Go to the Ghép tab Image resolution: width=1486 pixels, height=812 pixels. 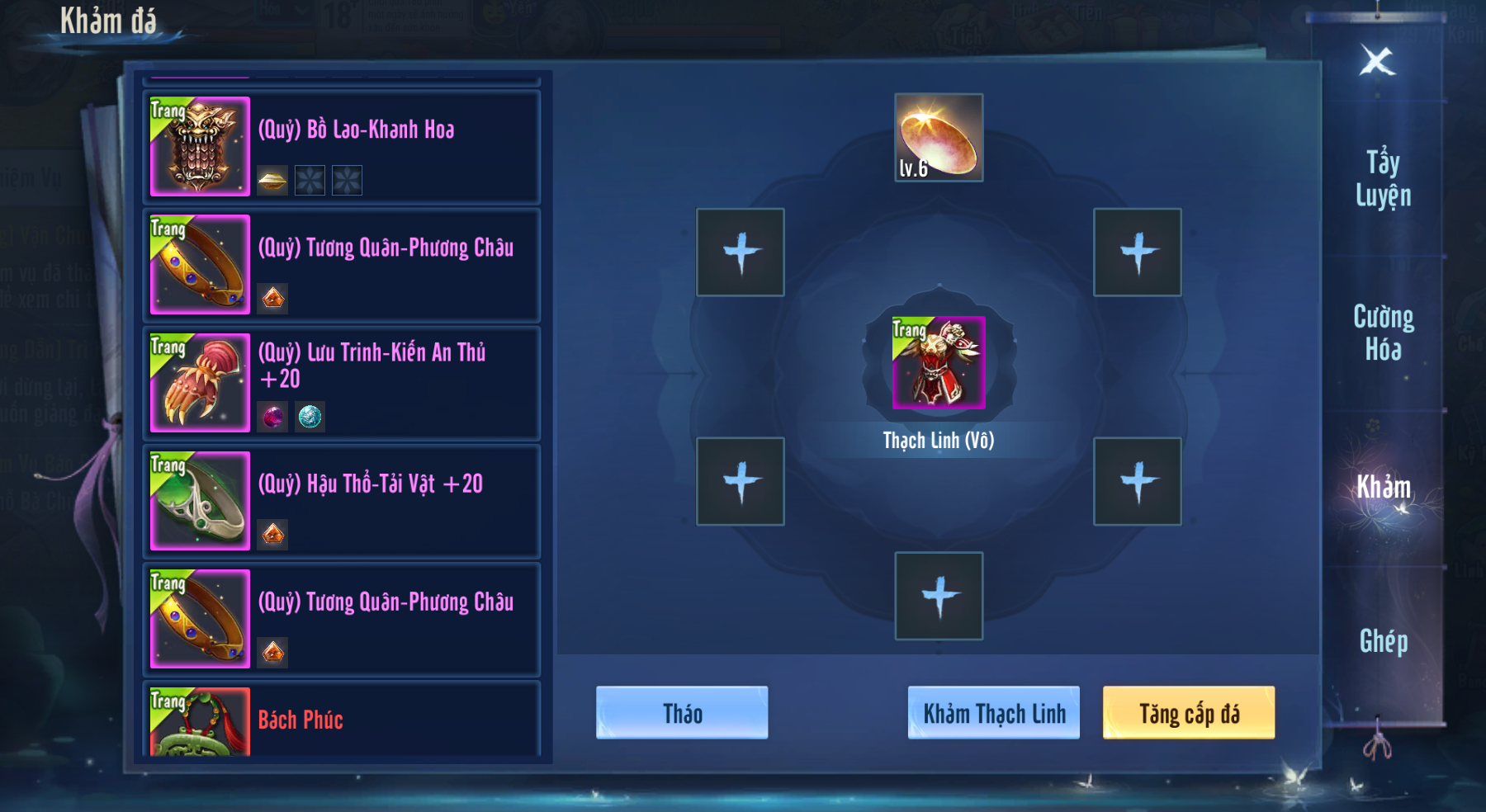[1383, 641]
